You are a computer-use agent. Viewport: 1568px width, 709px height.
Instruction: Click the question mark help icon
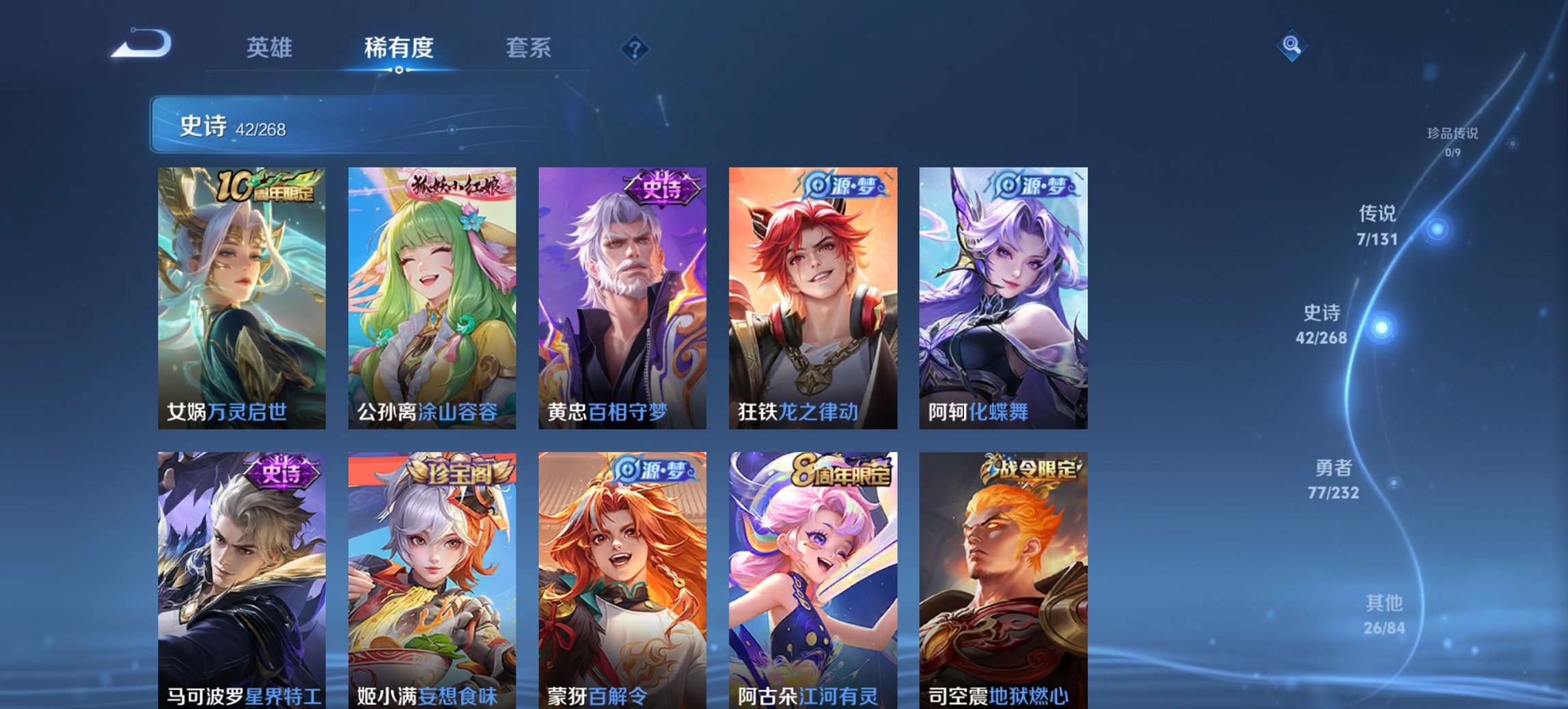pos(634,49)
